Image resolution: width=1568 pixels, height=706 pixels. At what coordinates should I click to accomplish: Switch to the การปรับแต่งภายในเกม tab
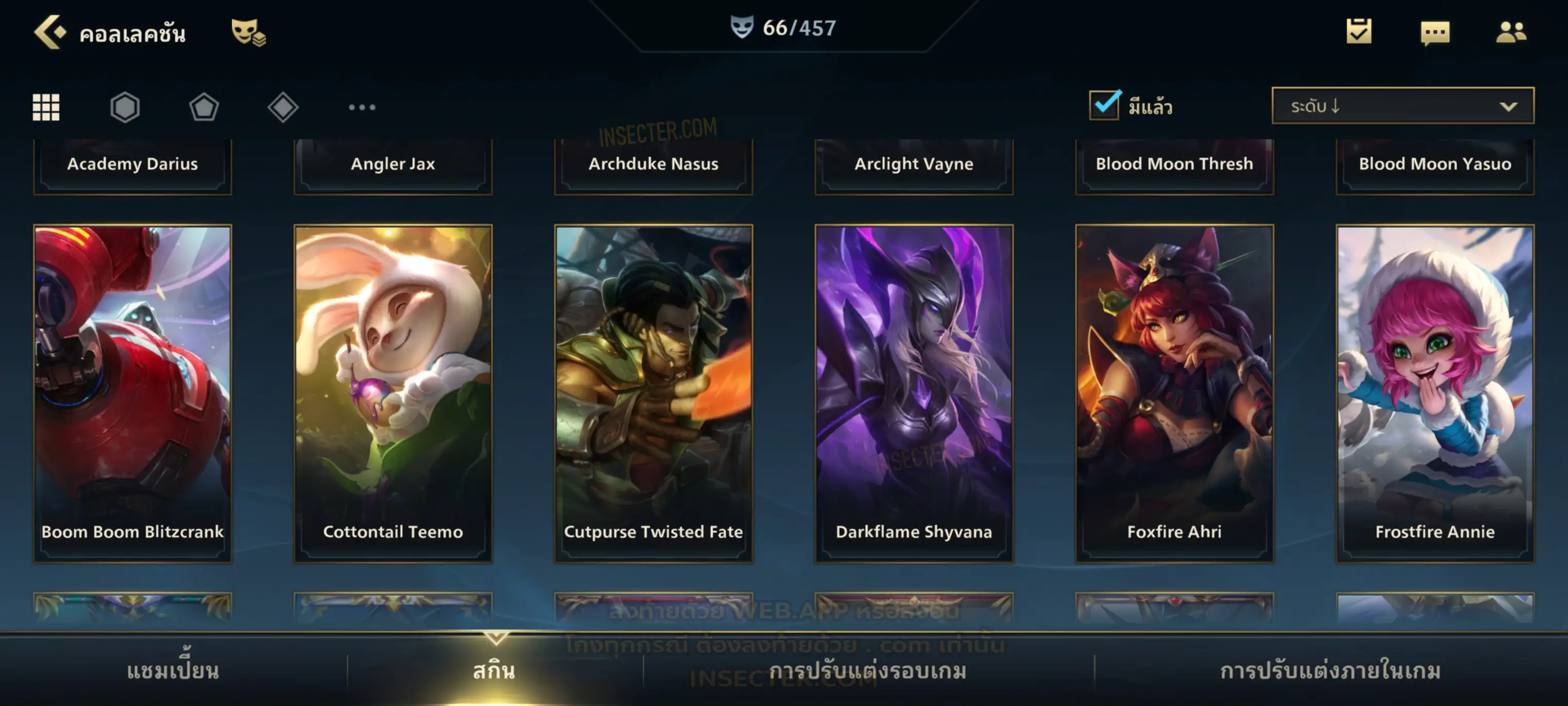[x=1331, y=671]
